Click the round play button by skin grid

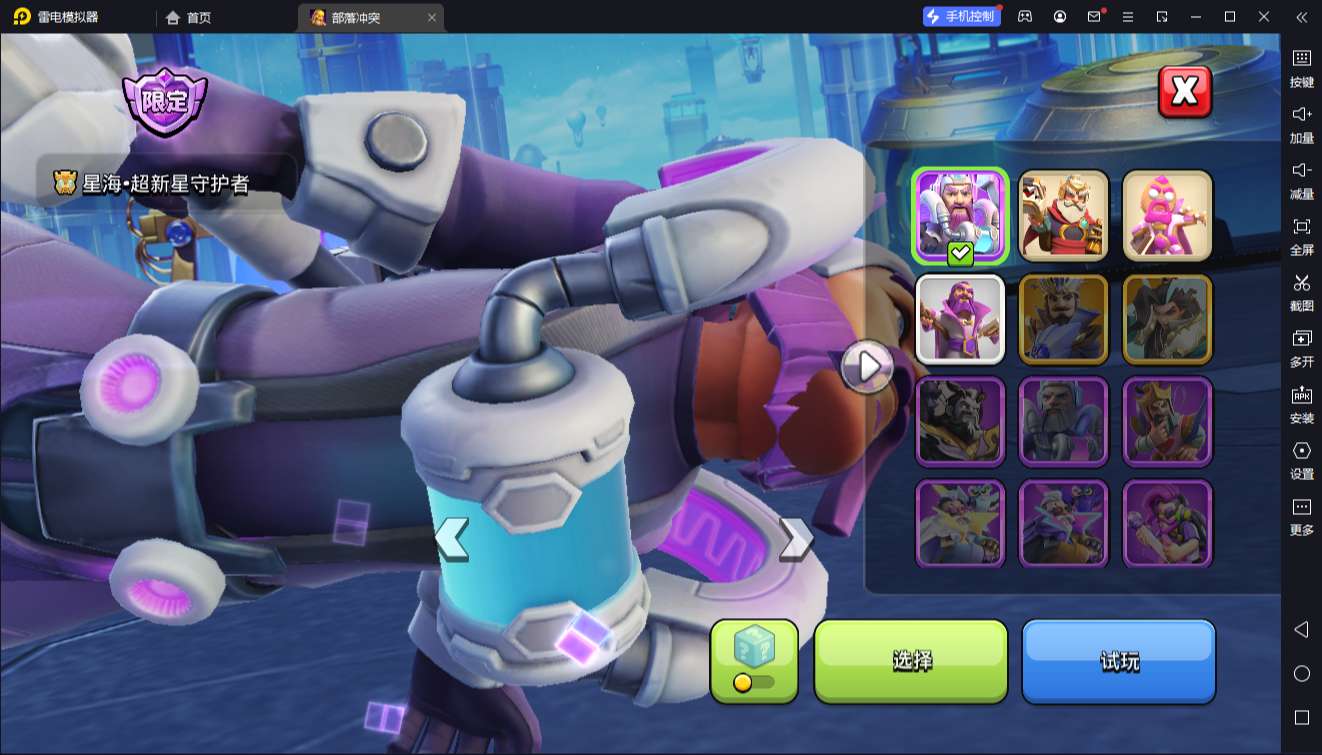867,367
